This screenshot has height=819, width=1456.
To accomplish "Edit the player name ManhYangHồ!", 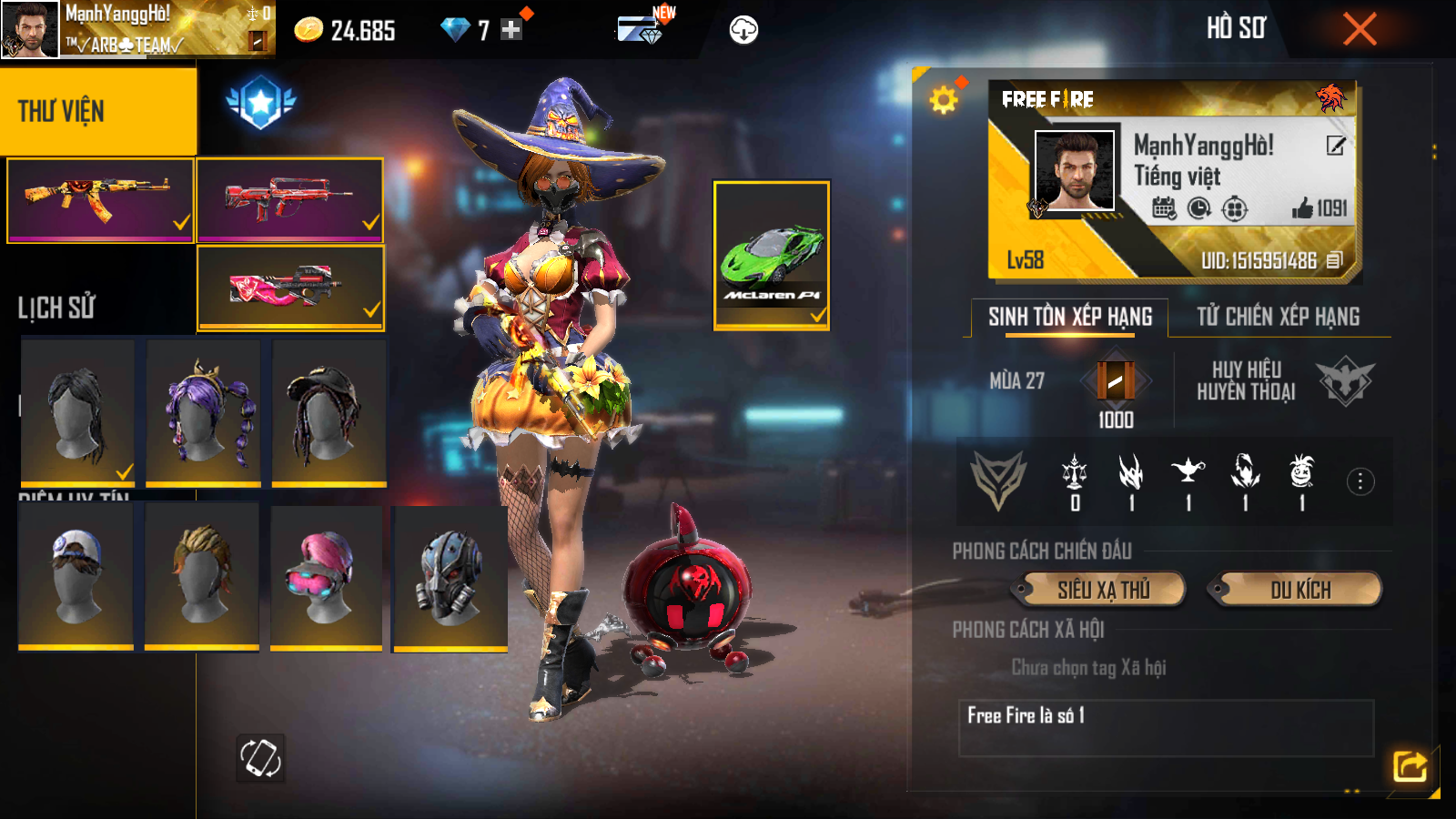I will pyautogui.click(x=1335, y=146).
